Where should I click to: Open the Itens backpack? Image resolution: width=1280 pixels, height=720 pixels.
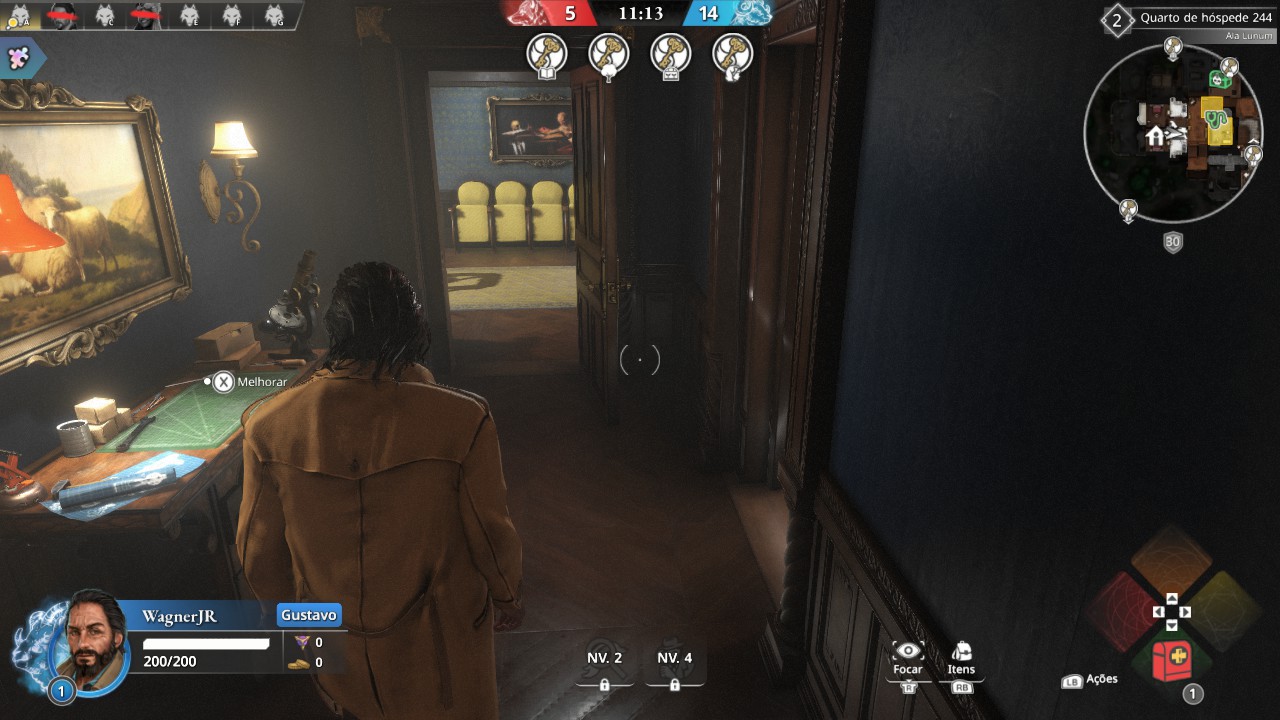tap(961, 651)
